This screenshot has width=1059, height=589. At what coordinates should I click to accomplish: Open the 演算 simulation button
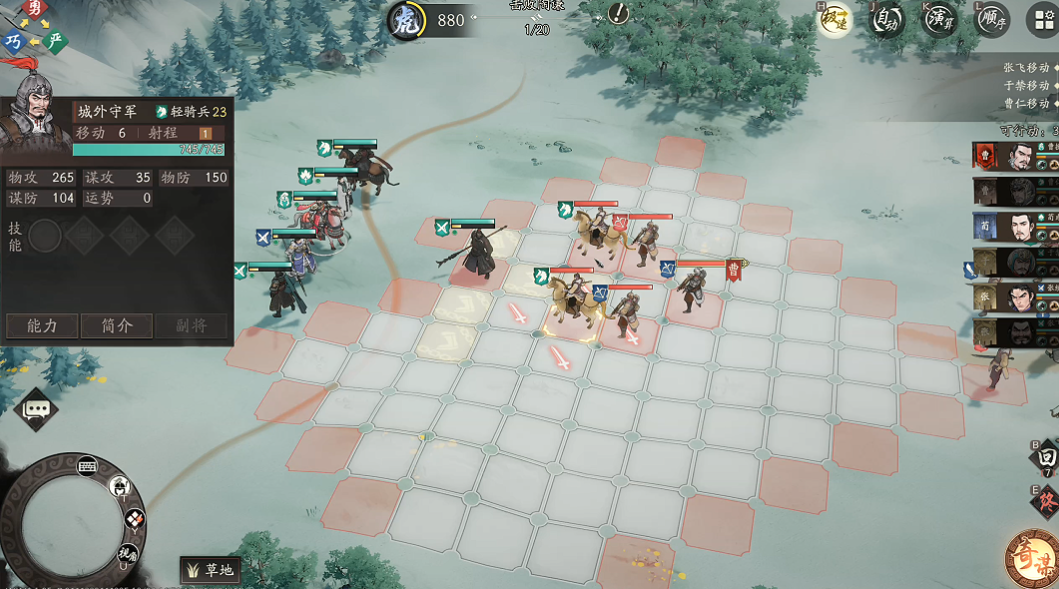coord(939,20)
